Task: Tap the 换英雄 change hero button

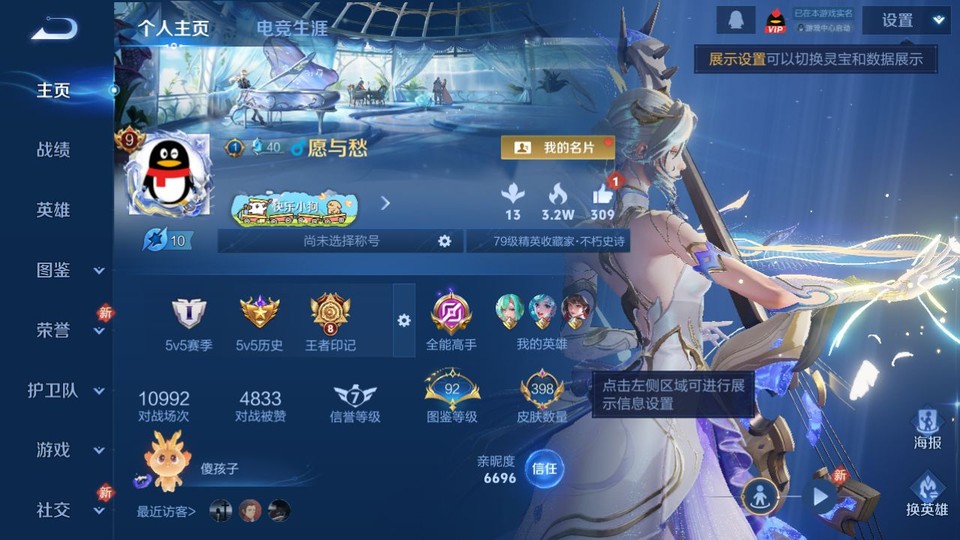Action: click(927, 495)
